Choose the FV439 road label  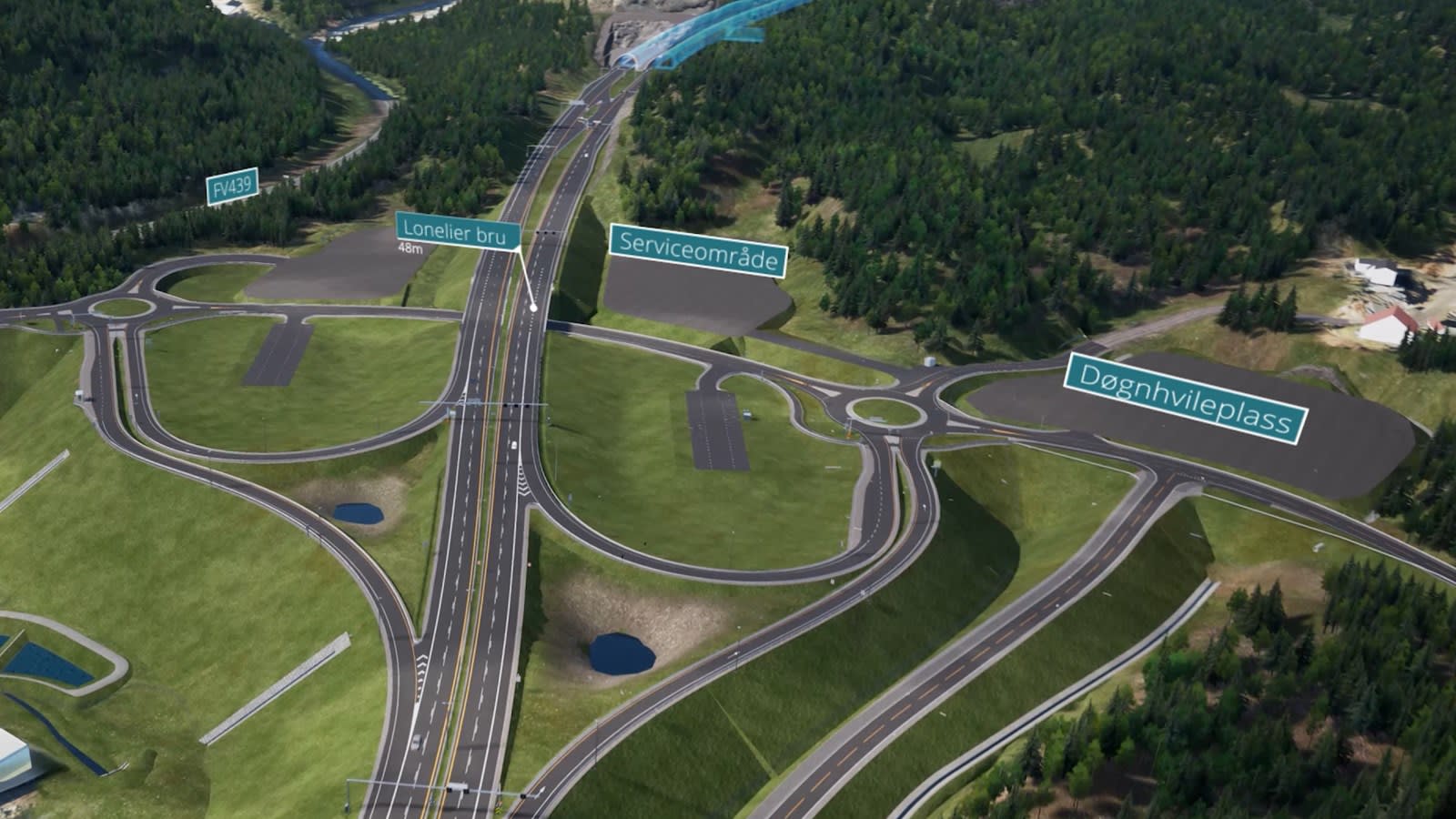tap(232, 187)
